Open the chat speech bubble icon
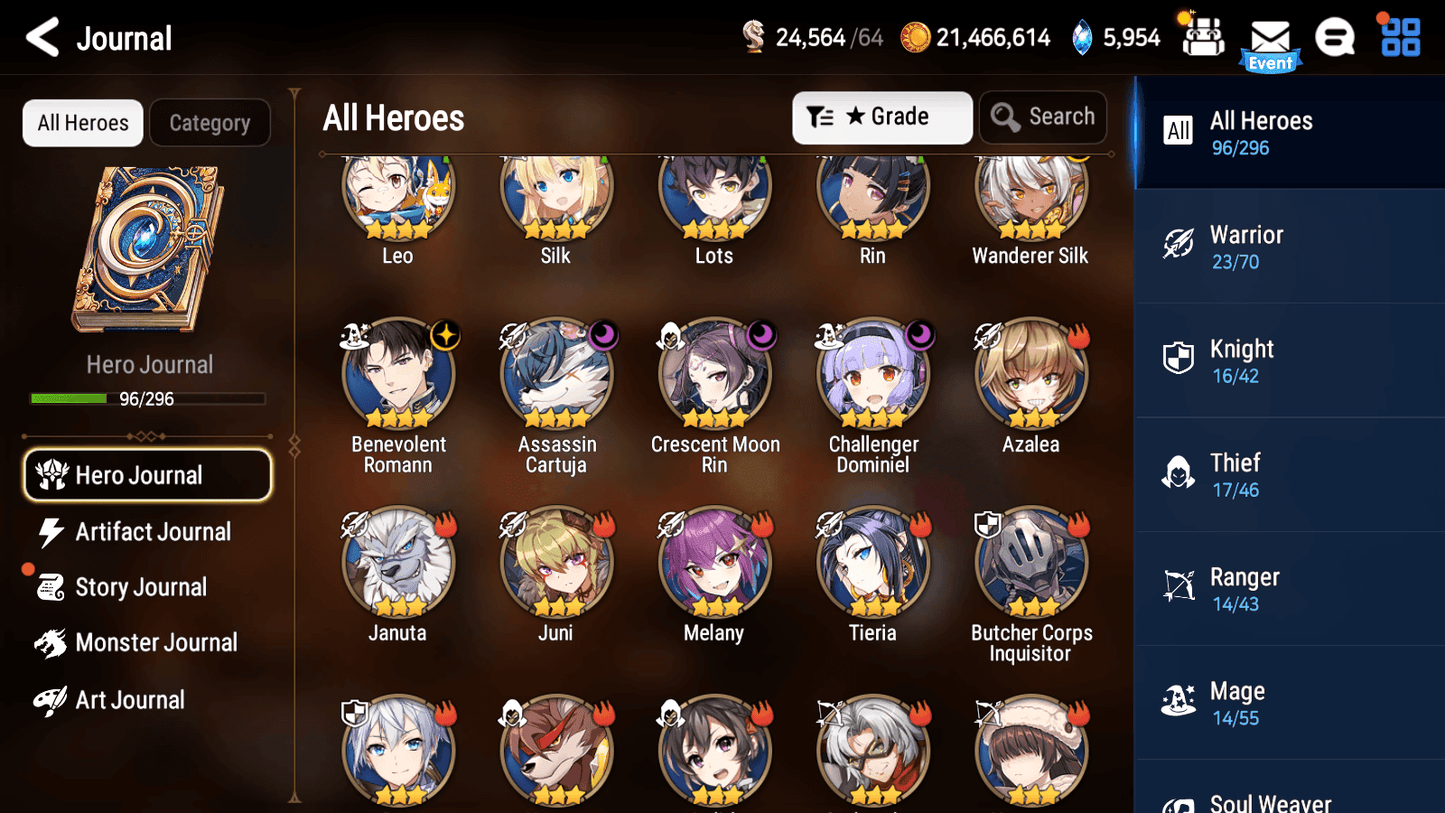 click(x=1334, y=37)
